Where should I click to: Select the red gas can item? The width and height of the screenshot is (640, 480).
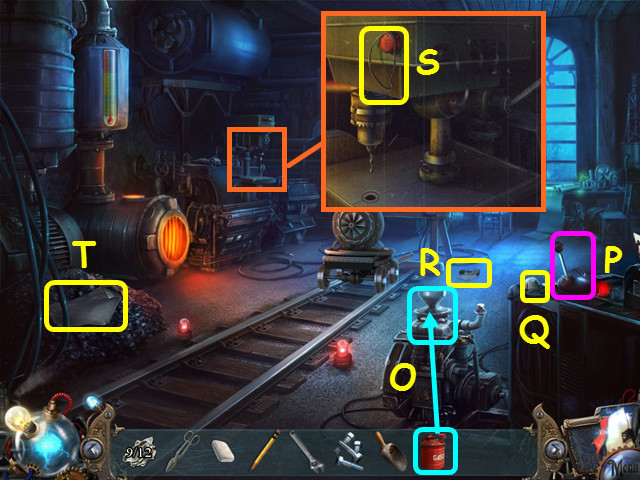(x=435, y=450)
